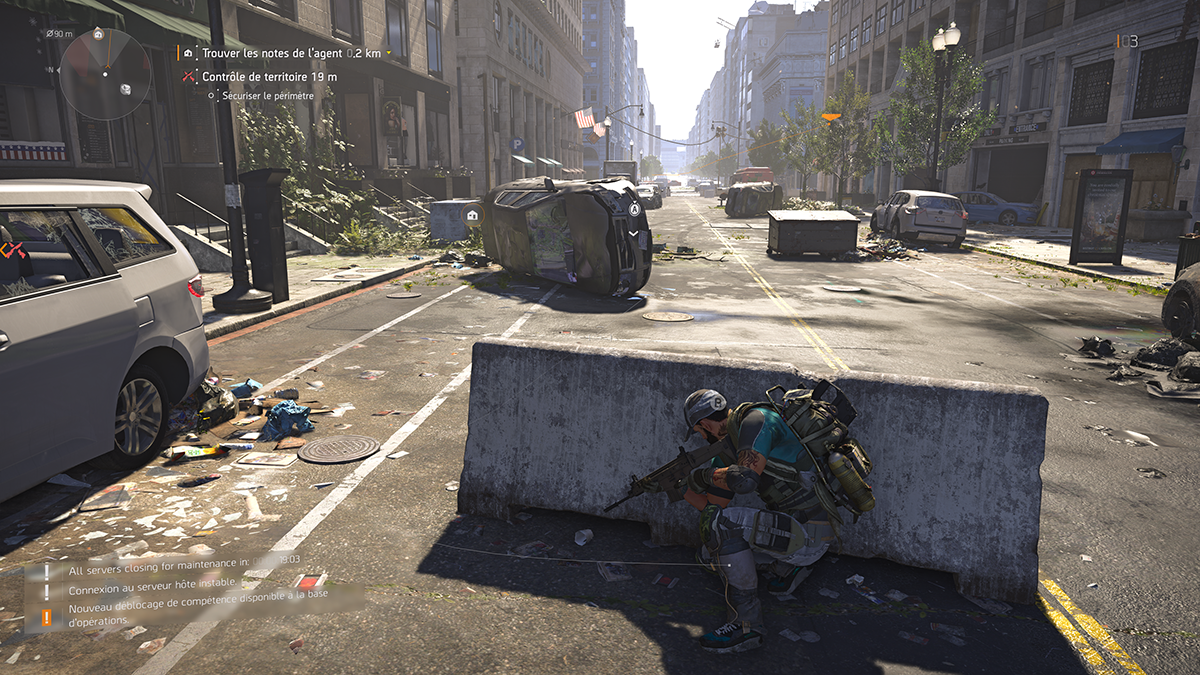Select the "Contrôle de territoire" activity tracker
The width and height of the screenshot is (1200, 675).
point(268,76)
